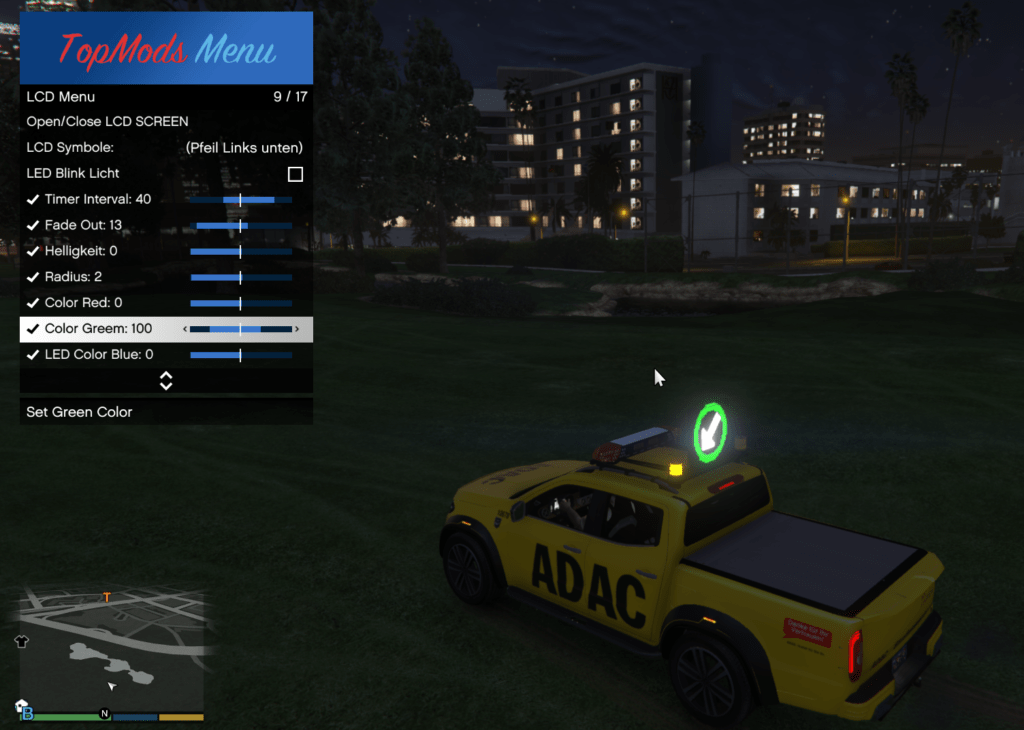Viewport: 1024px width, 730px height.
Task: Click the minimap
Action: [x=110, y=648]
